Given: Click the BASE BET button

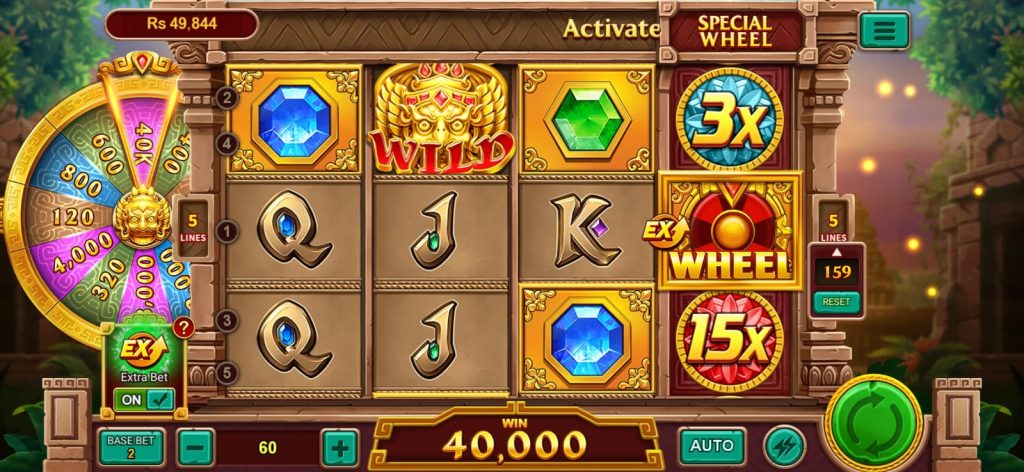Looking at the screenshot, I should (131, 447).
